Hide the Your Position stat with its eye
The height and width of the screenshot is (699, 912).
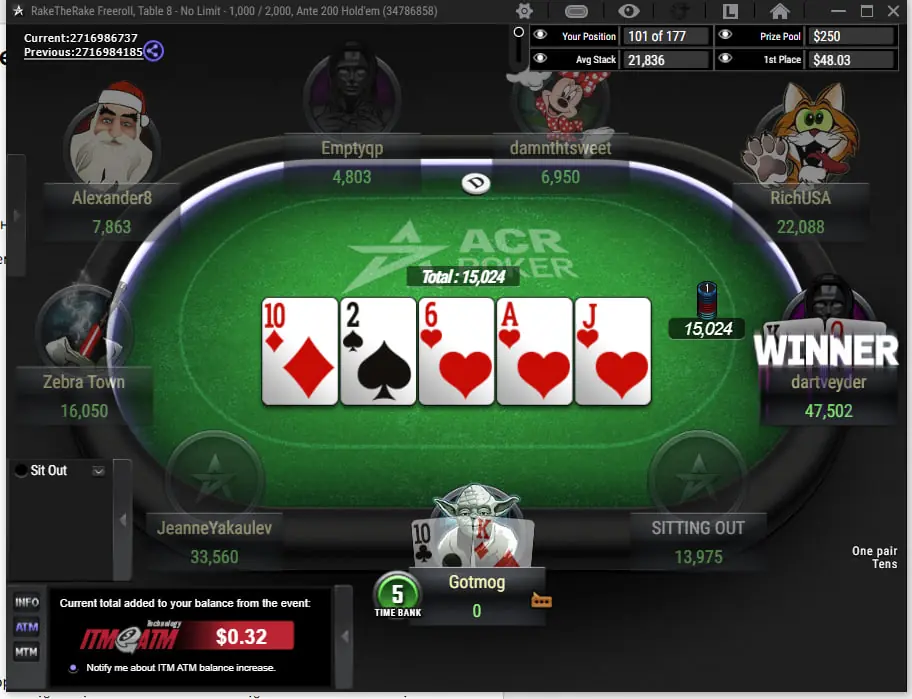pyautogui.click(x=541, y=35)
